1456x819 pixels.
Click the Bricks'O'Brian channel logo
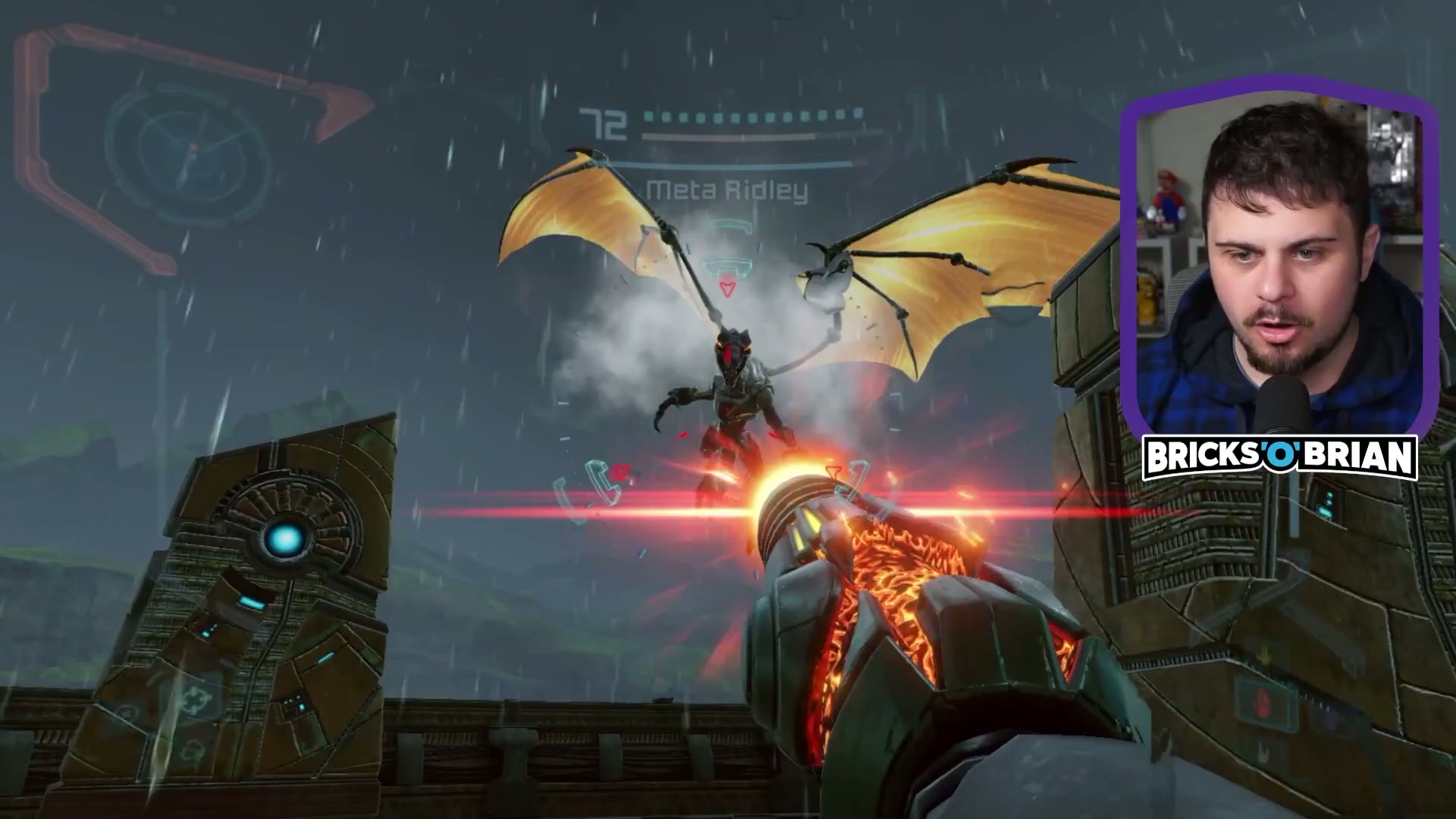point(1279,457)
